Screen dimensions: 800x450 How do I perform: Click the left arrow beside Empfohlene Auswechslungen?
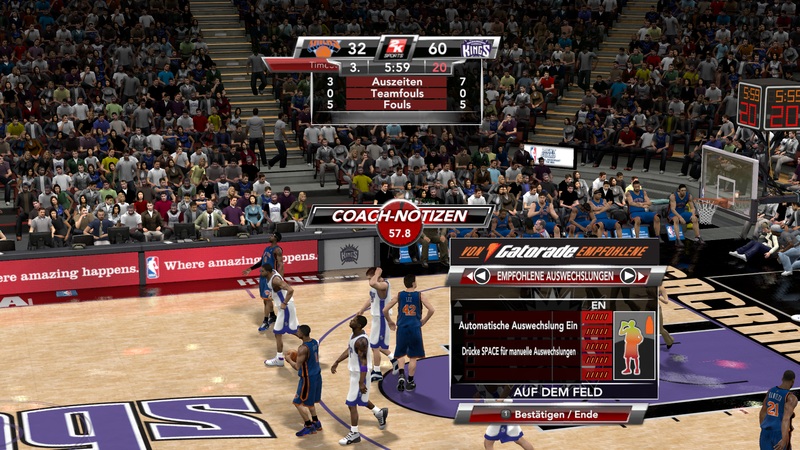[x=481, y=276]
